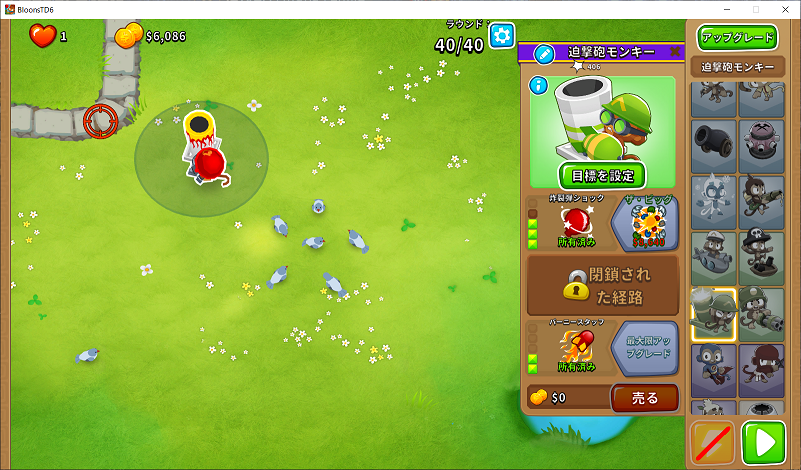The width and height of the screenshot is (801, 470).
Task: Start the round with green play button
Action: click(764, 442)
